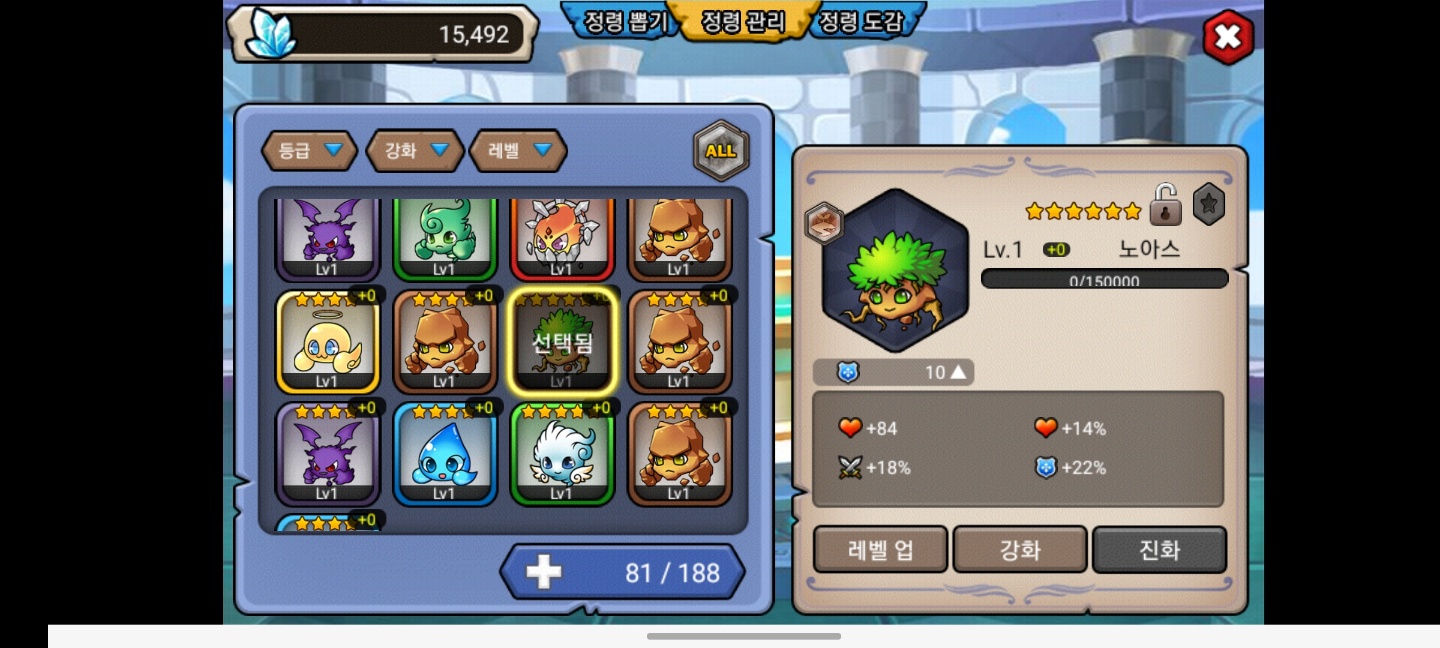Select the yellow angel spirit card
This screenshot has height=648, width=1440.
pos(328,342)
